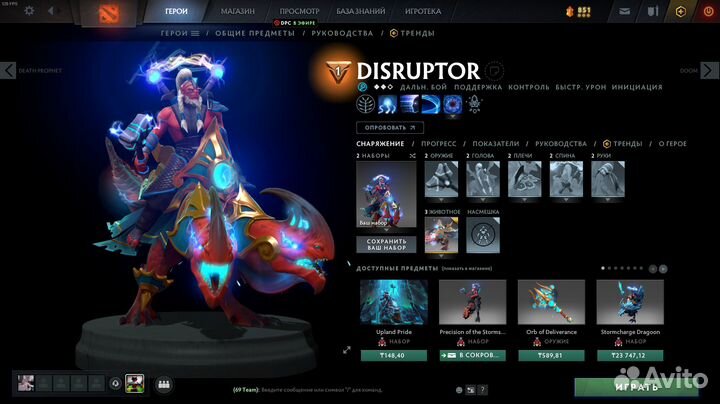The image size is (720, 404).
Task: Open the О ГЕРОЕ tab
Action: tap(671, 144)
